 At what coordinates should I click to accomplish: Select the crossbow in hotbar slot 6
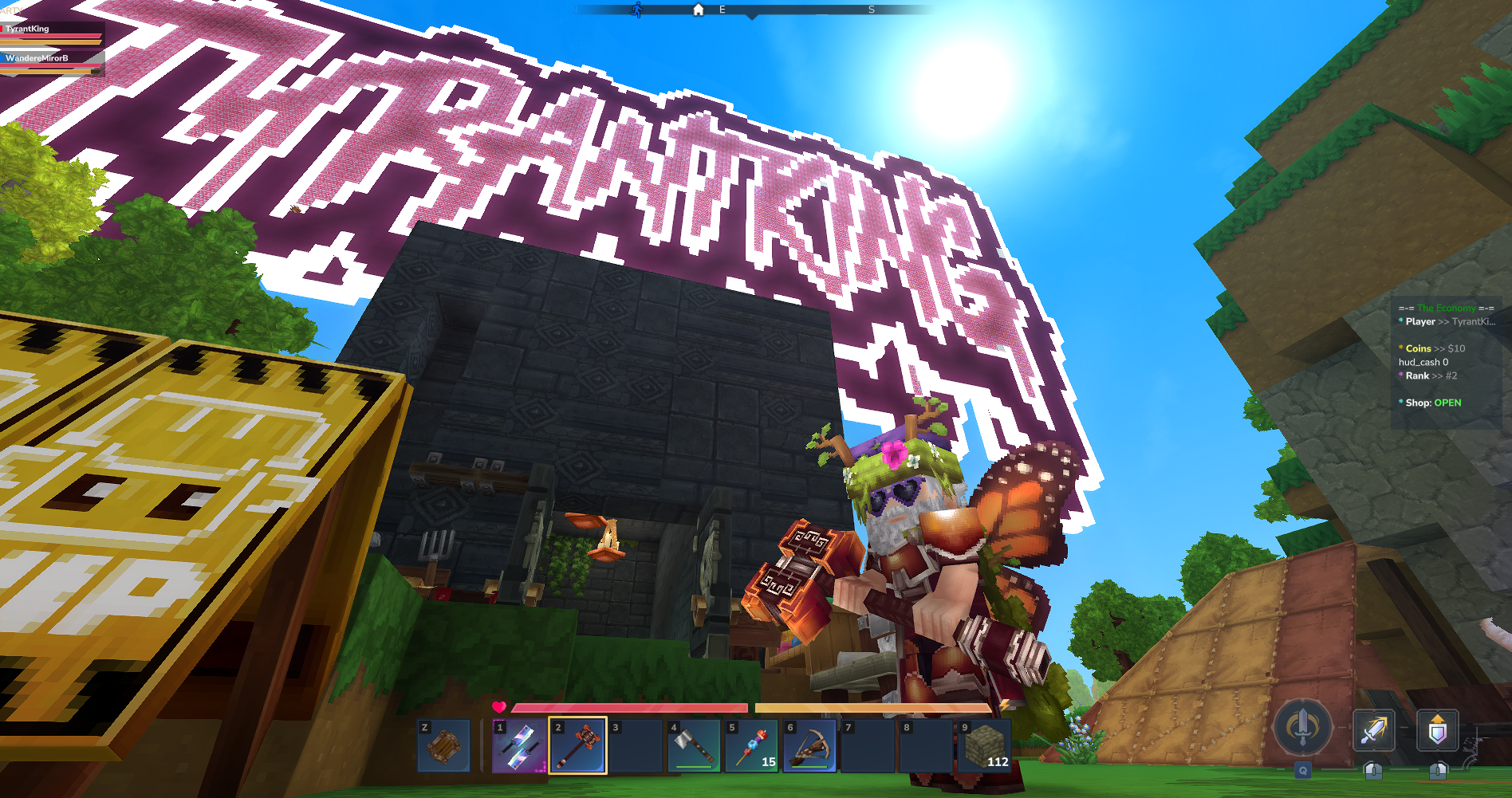point(811,746)
